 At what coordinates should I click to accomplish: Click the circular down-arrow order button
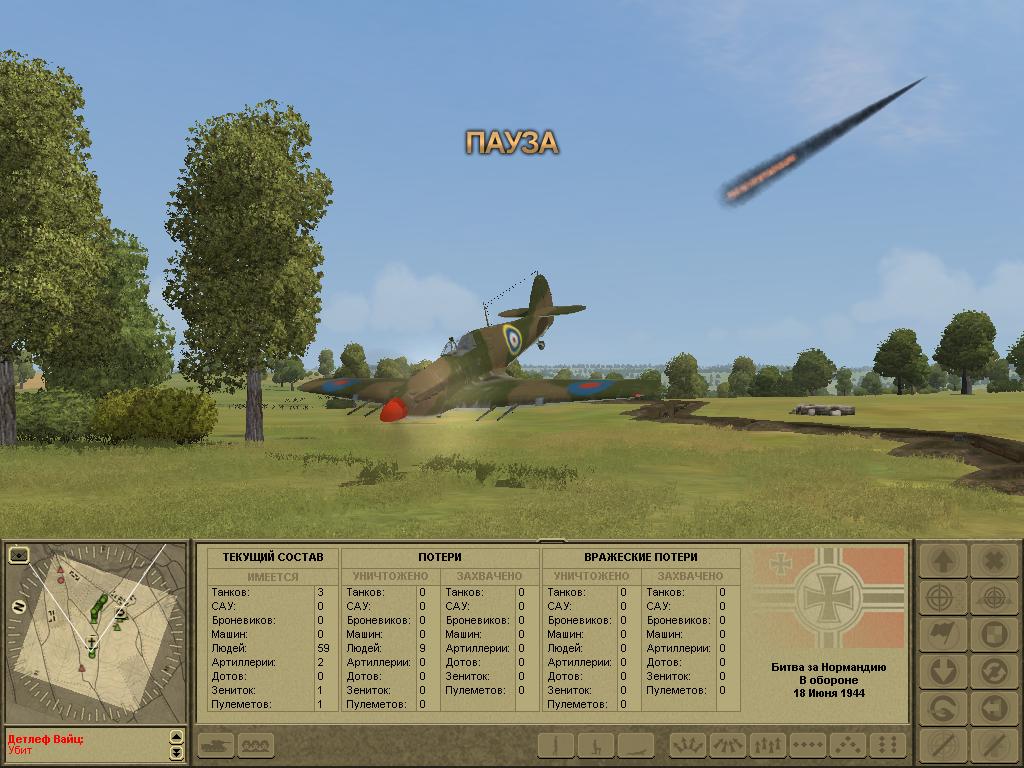(942, 671)
